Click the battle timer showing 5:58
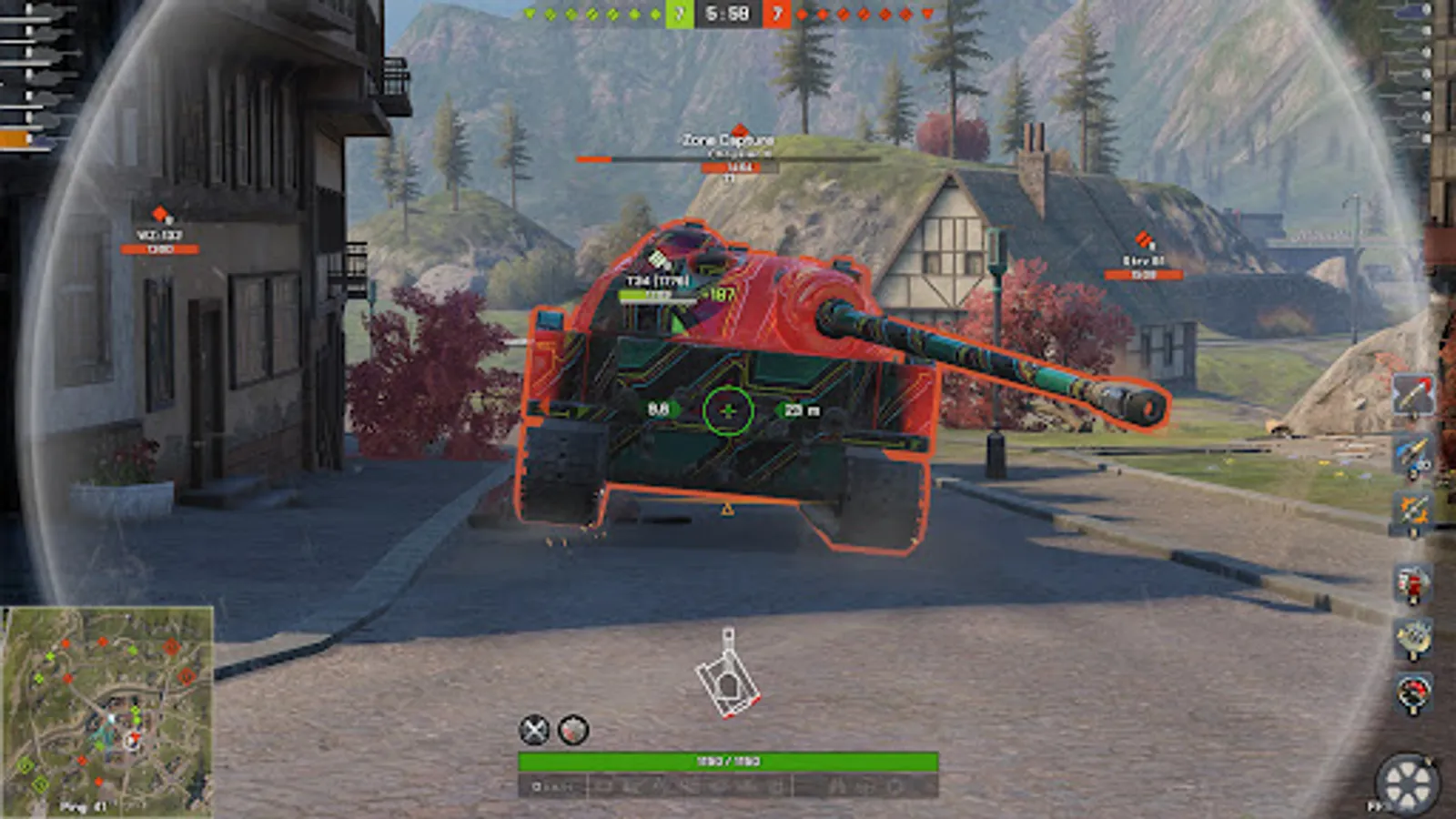The image size is (1456, 819). click(728, 13)
